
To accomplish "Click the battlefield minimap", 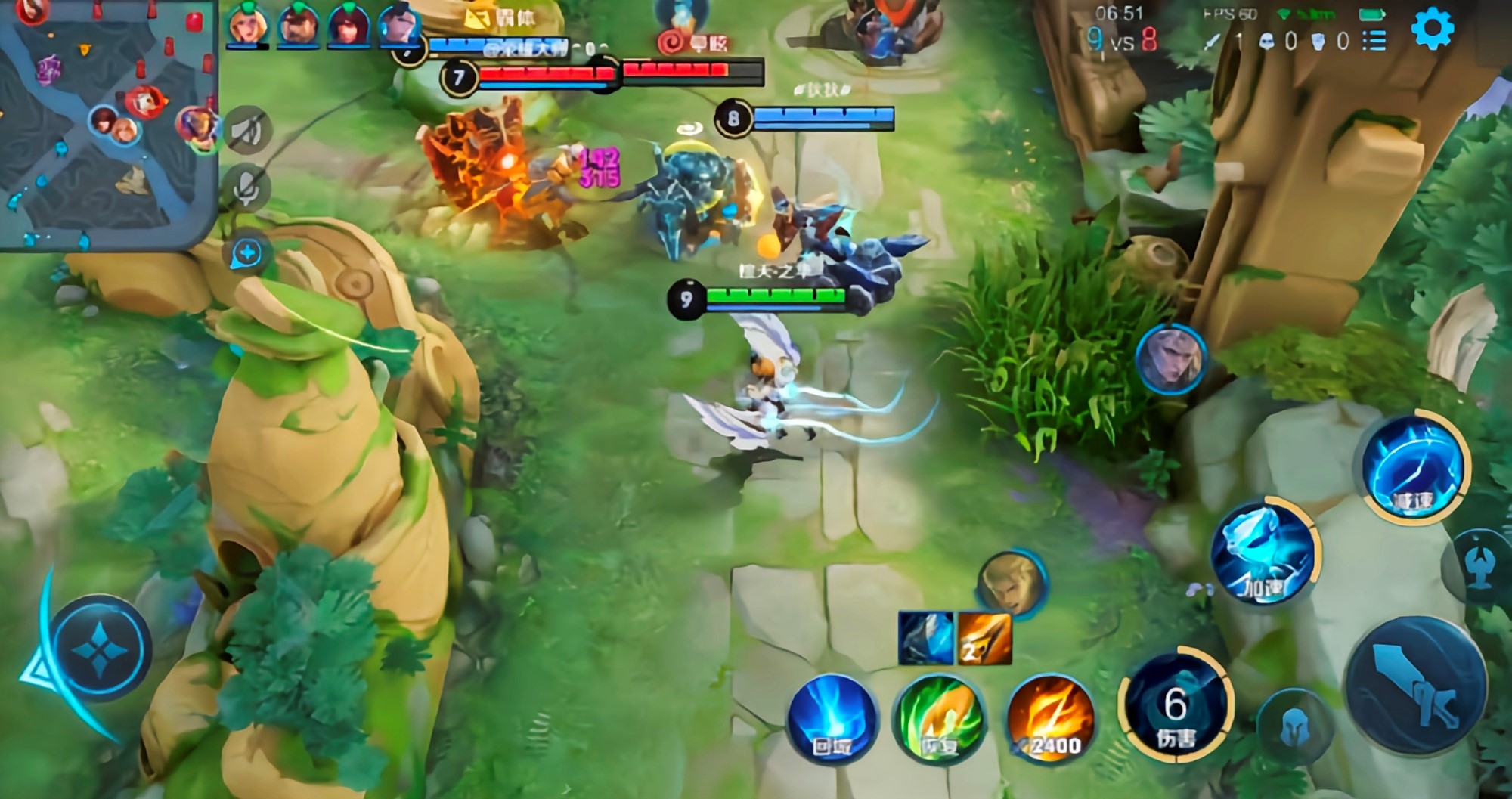I will [106, 125].
